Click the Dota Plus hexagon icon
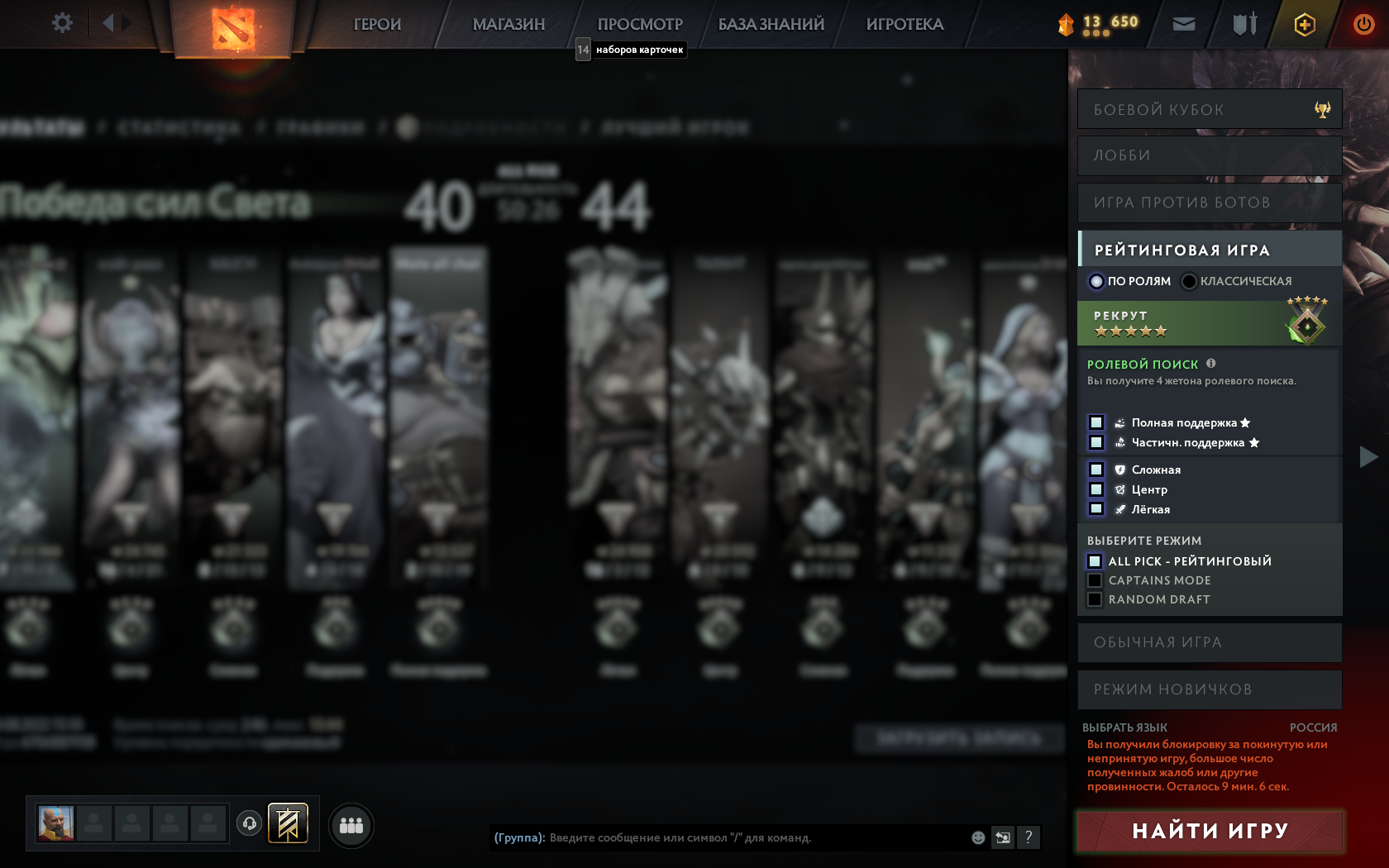 pos(1305,24)
